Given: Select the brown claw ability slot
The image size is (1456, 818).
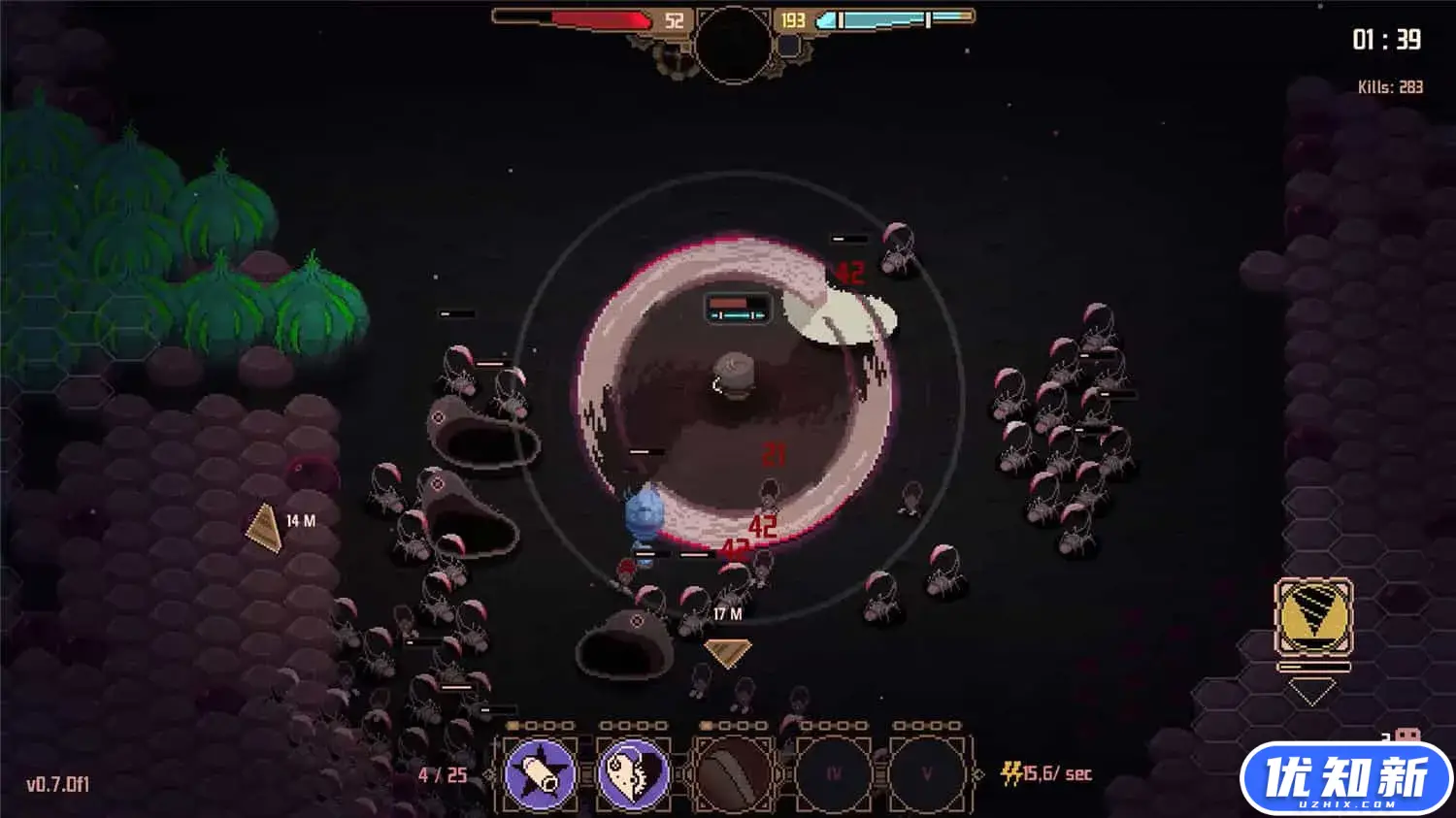Looking at the screenshot, I should pyautogui.click(x=735, y=773).
